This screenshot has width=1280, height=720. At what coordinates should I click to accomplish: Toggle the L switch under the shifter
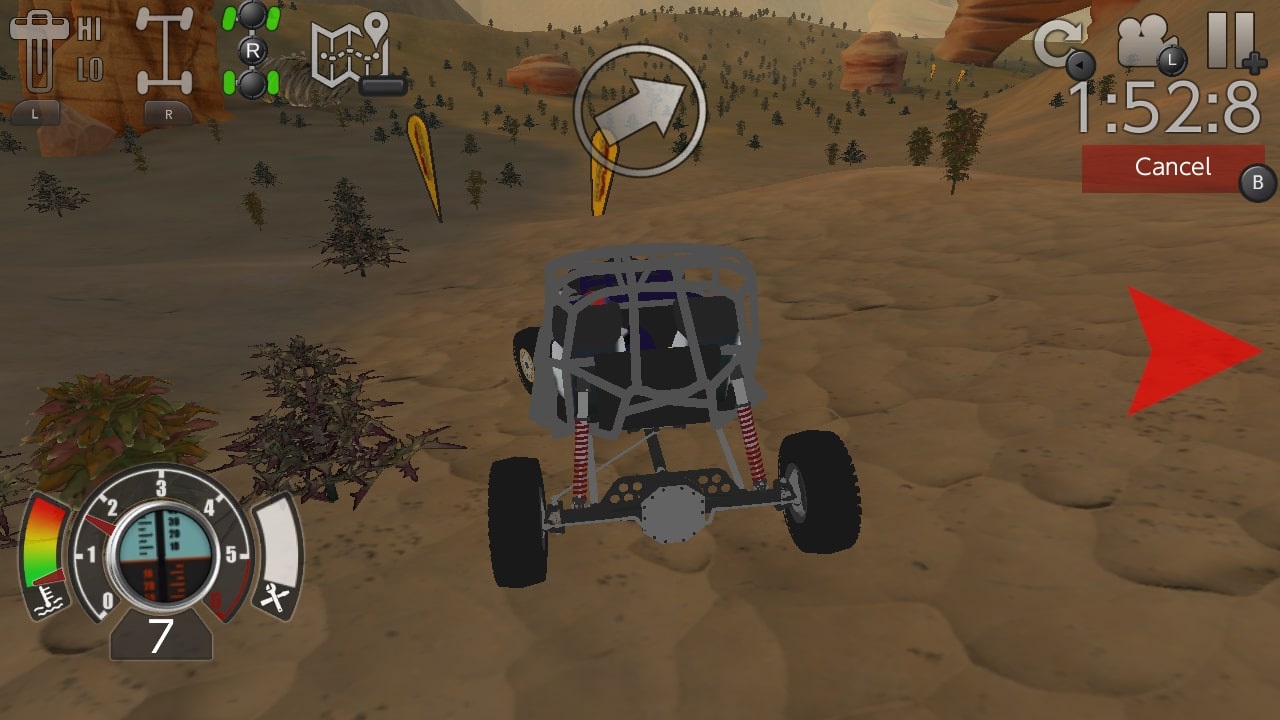pos(37,113)
